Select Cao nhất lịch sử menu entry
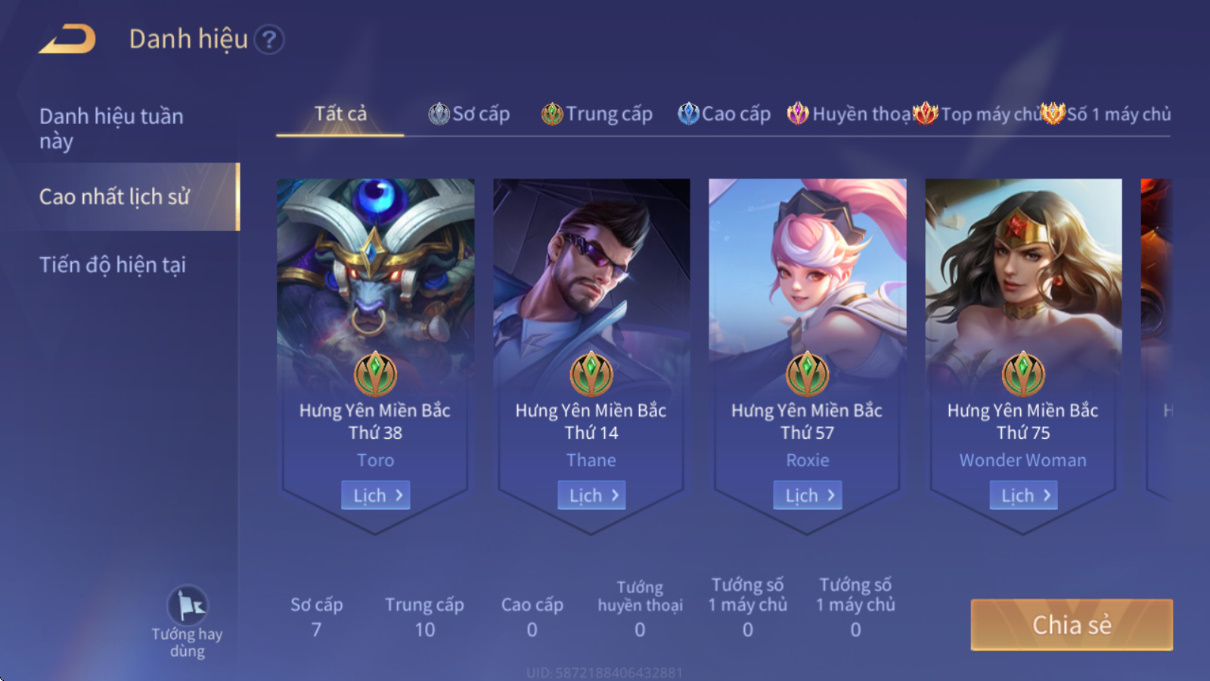The height and width of the screenshot is (681, 1210). pos(114,197)
